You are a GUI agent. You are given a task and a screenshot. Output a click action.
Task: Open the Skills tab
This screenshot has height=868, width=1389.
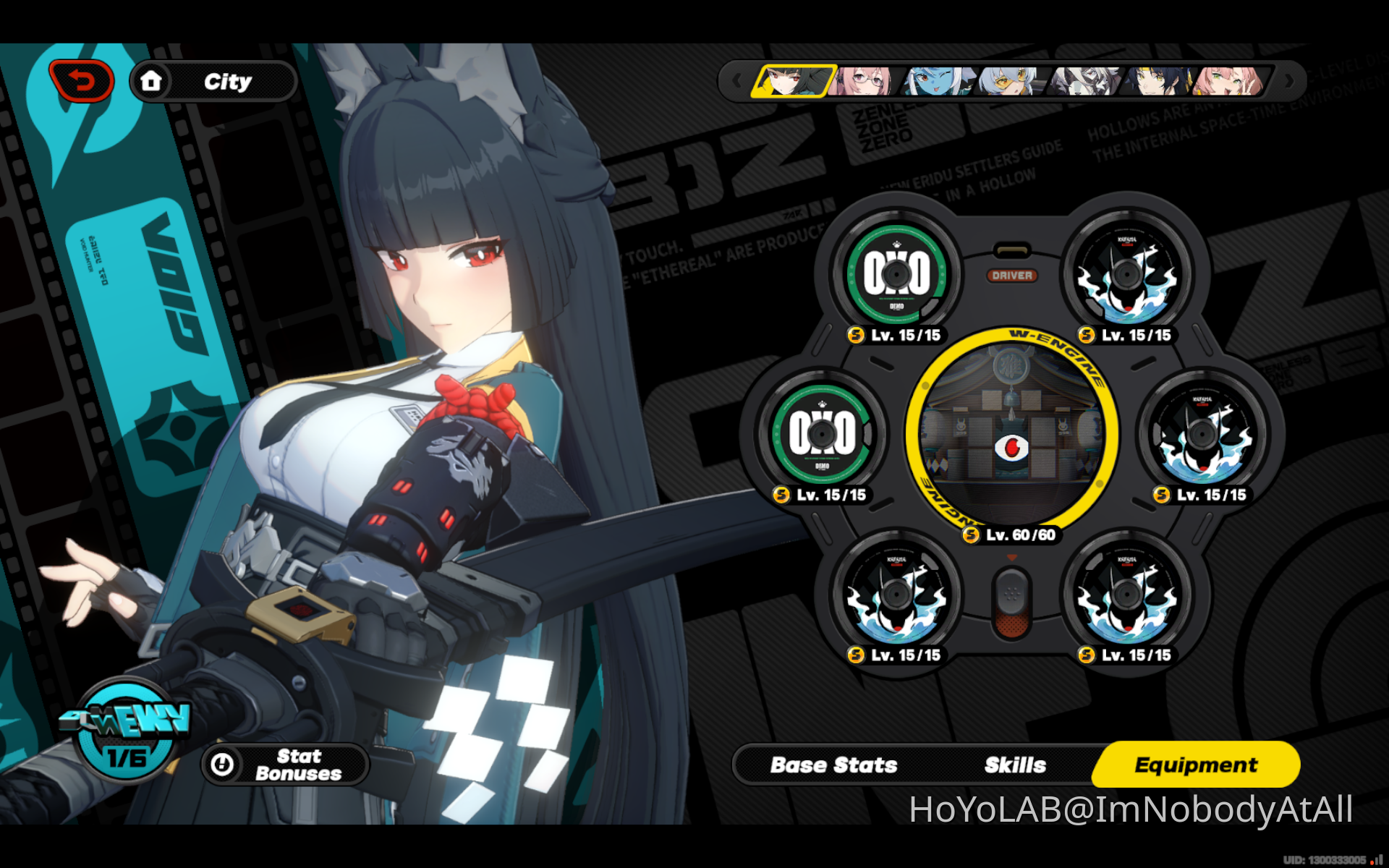click(x=1014, y=765)
